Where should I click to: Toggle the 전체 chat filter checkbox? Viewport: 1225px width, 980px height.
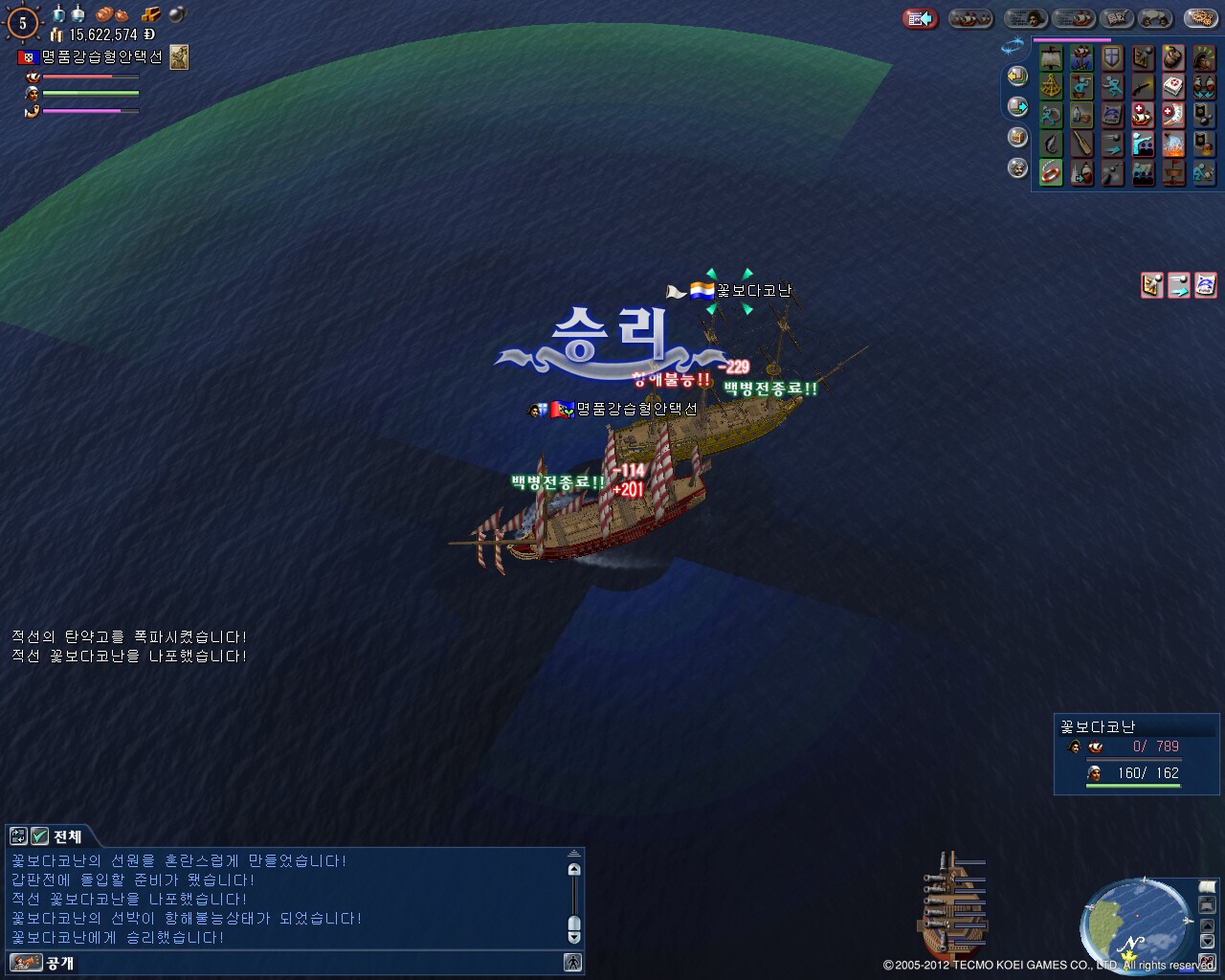tap(39, 835)
